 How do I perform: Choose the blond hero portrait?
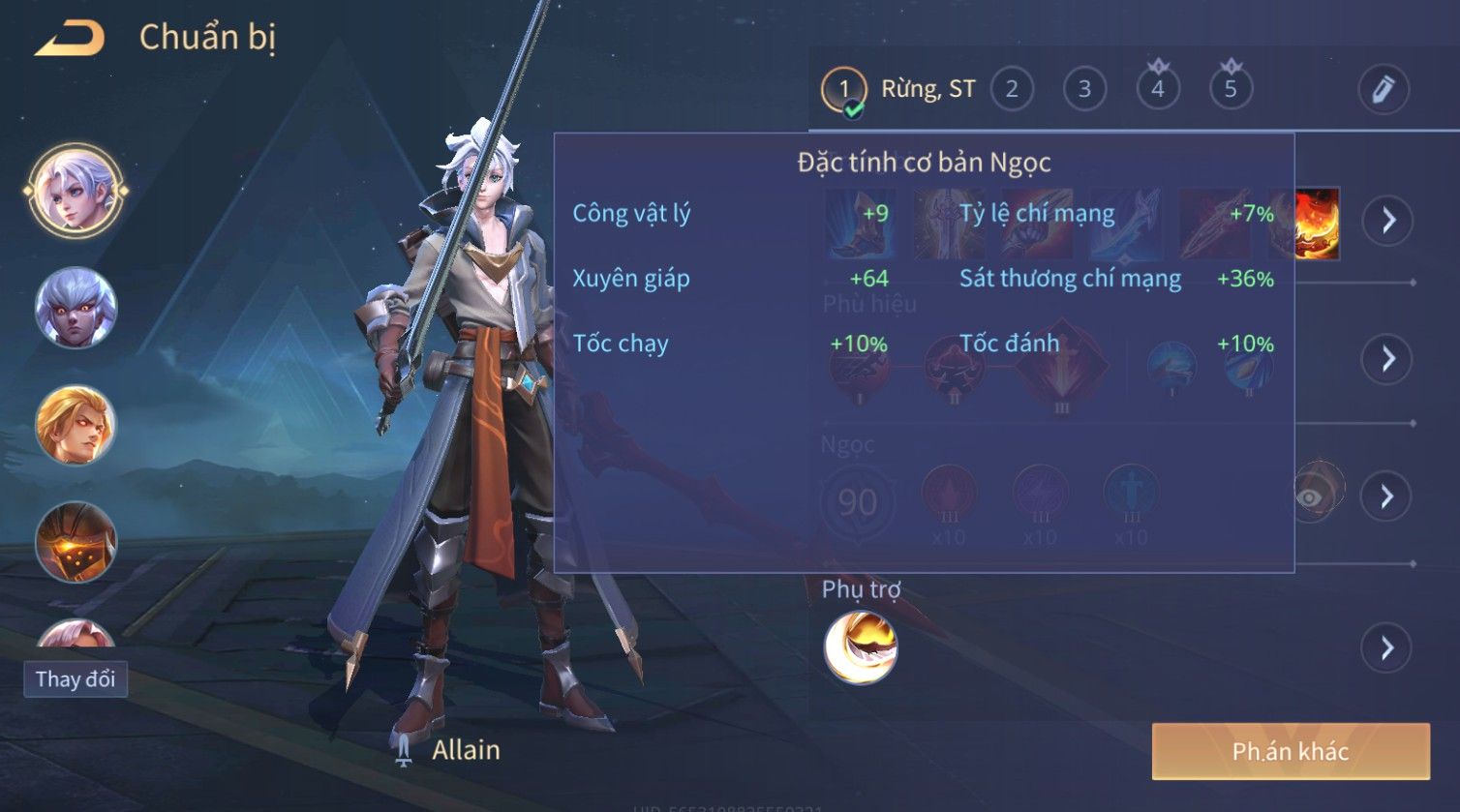point(76,424)
